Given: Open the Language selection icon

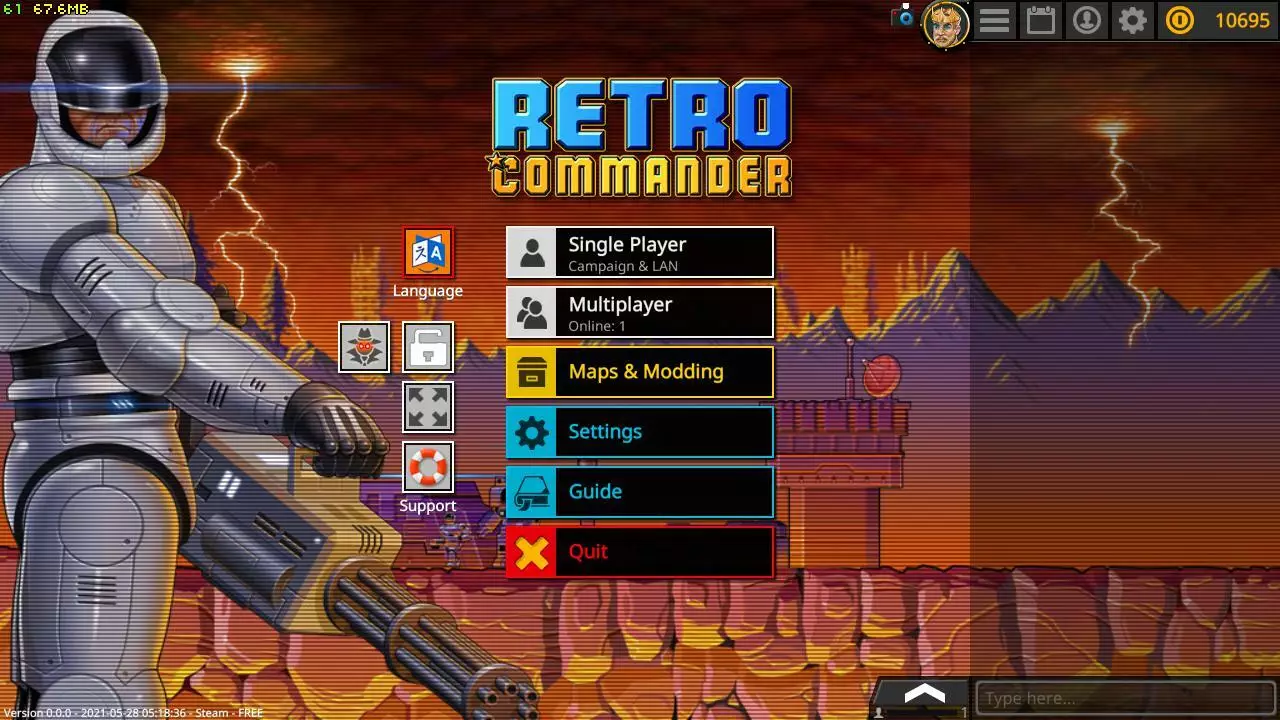Looking at the screenshot, I should (x=427, y=251).
